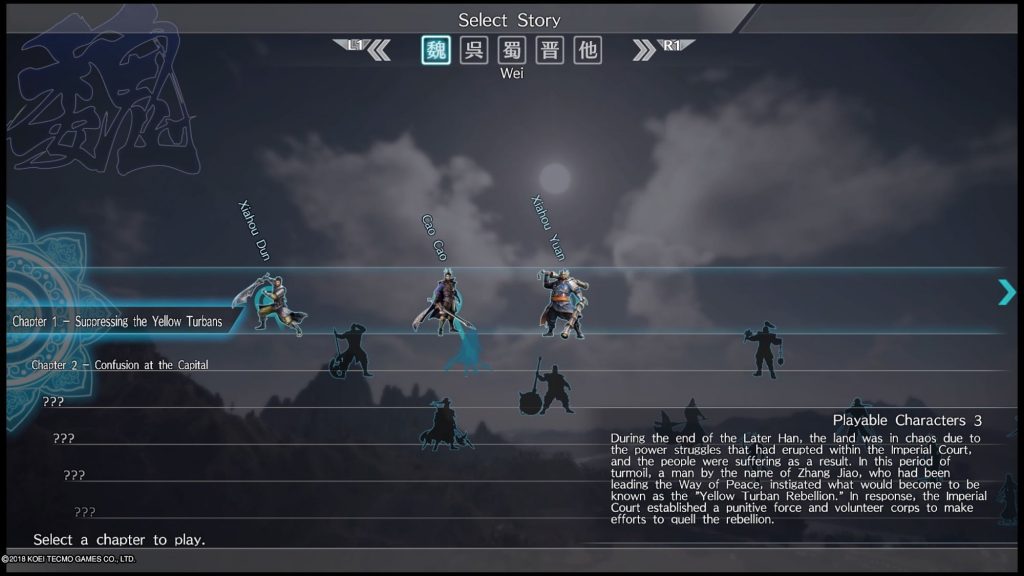1024x576 pixels.
Task: Select the Wei kingdom tab
Action: 436,50
